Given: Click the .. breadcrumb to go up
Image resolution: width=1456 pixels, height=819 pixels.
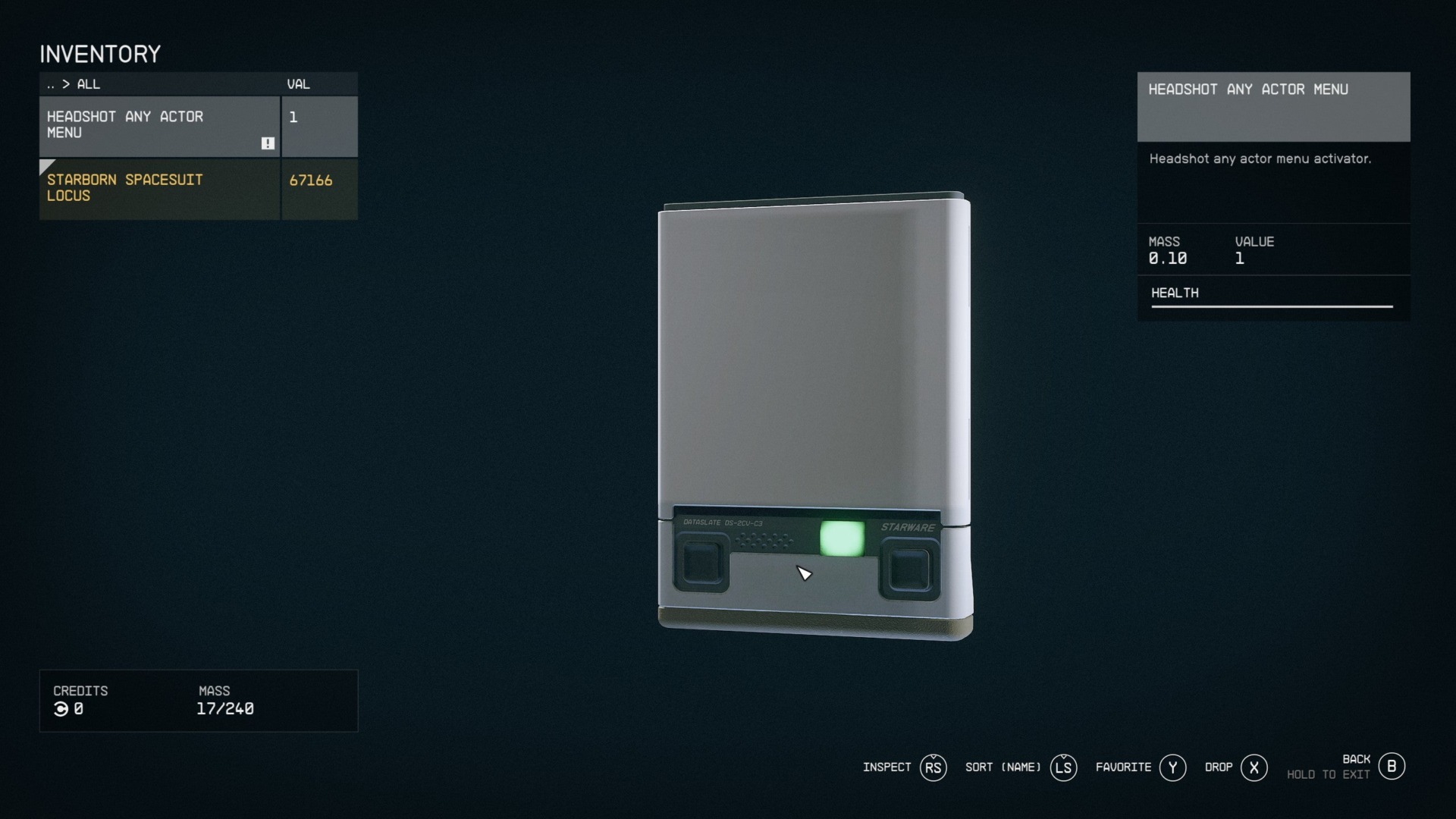Looking at the screenshot, I should click(x=51, y=85).
